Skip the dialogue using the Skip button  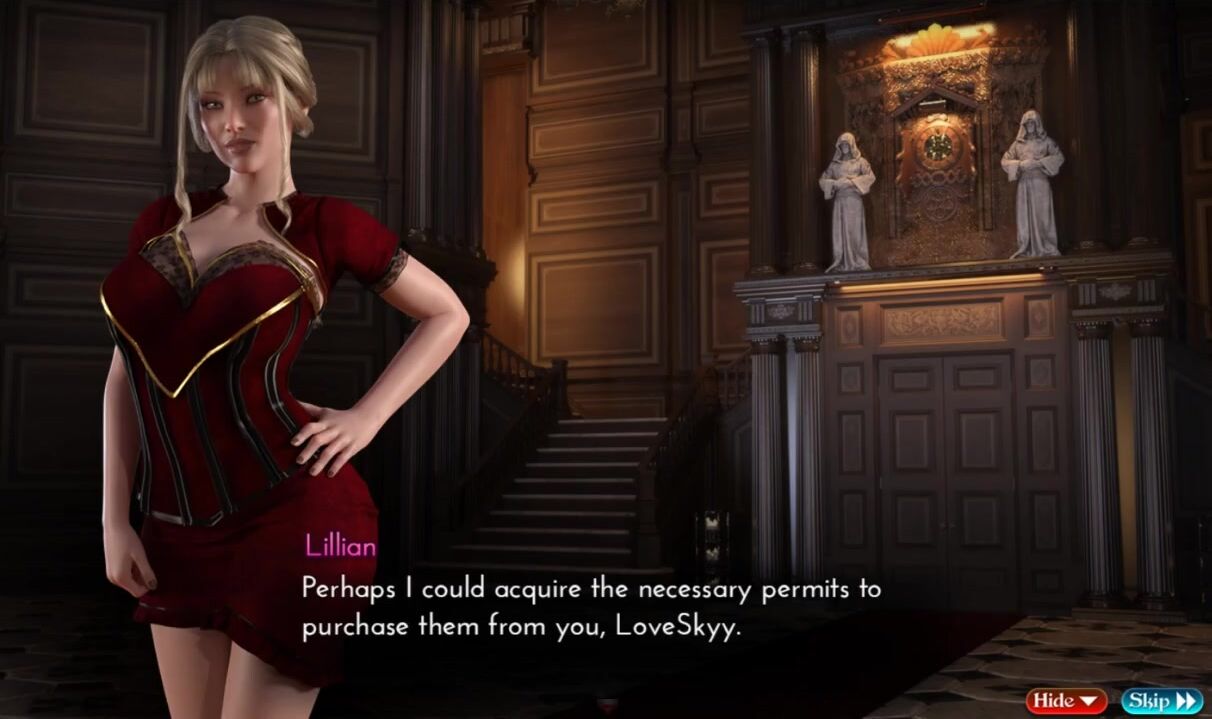coord(1161,700)
